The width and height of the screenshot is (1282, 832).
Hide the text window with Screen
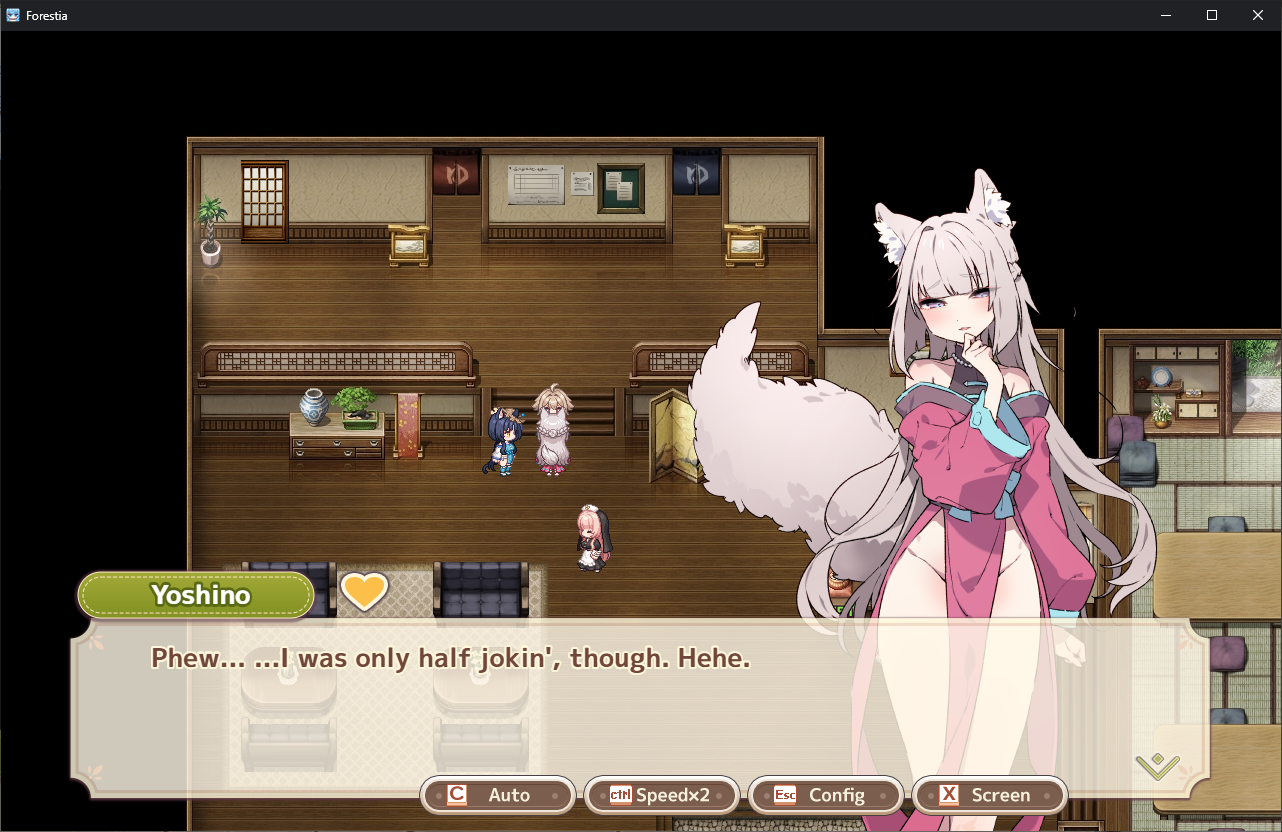pos(990,795)
